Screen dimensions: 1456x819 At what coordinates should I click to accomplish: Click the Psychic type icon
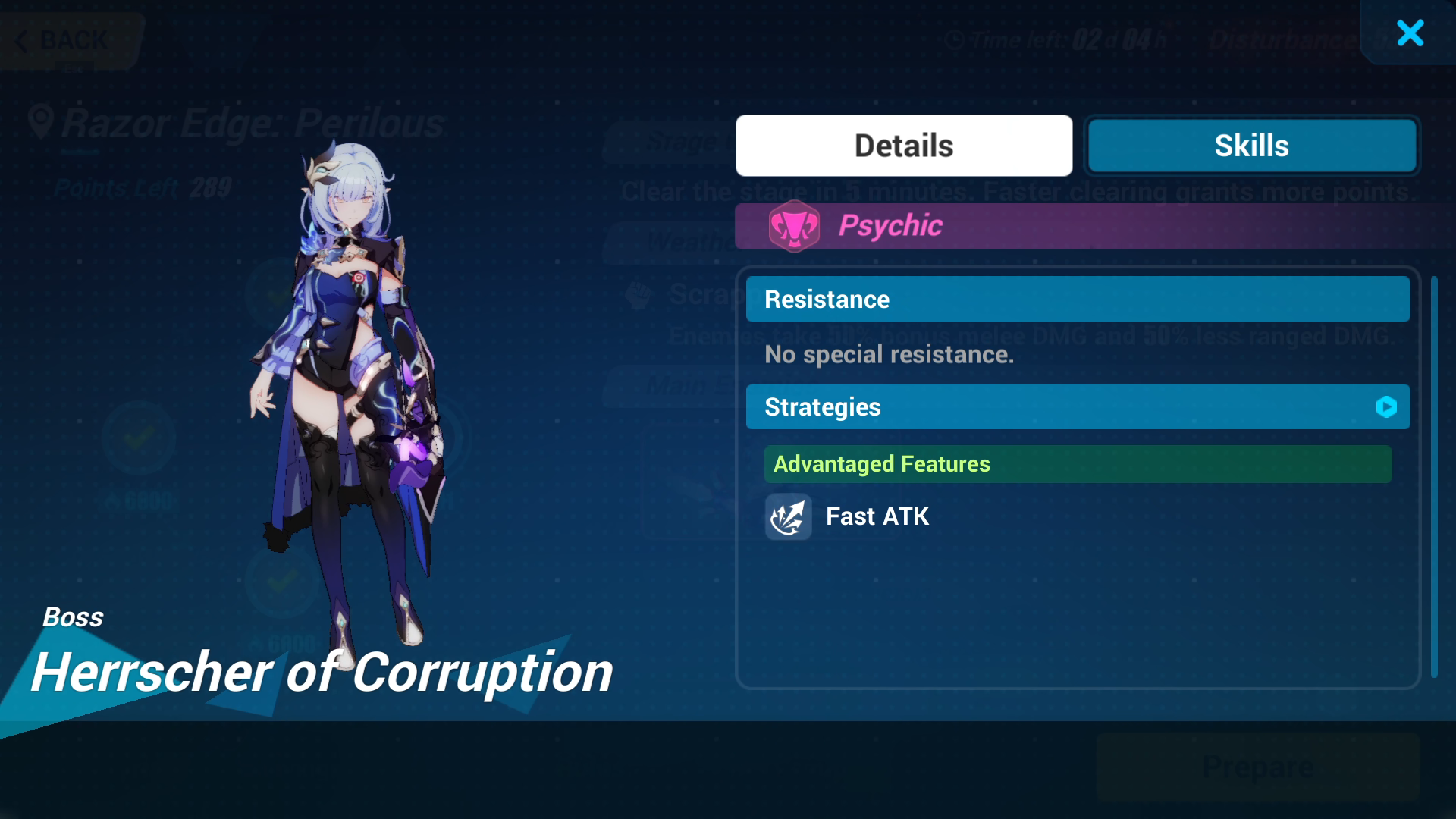pos(794,226)
